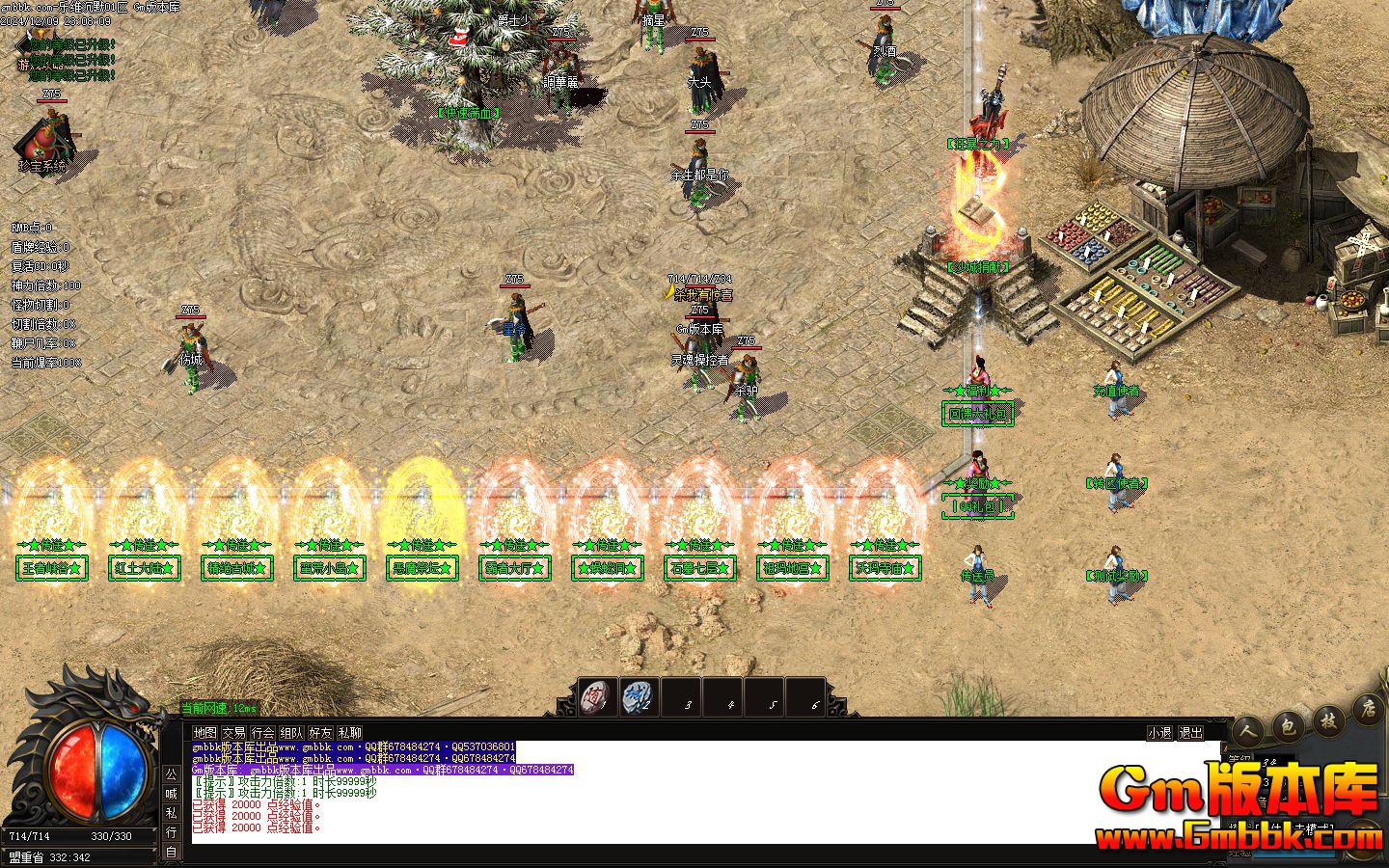Show the 好友 friends list
The height and width of the screenshot is (868, 1389).
pyautogui.click(x=320, y=733)
